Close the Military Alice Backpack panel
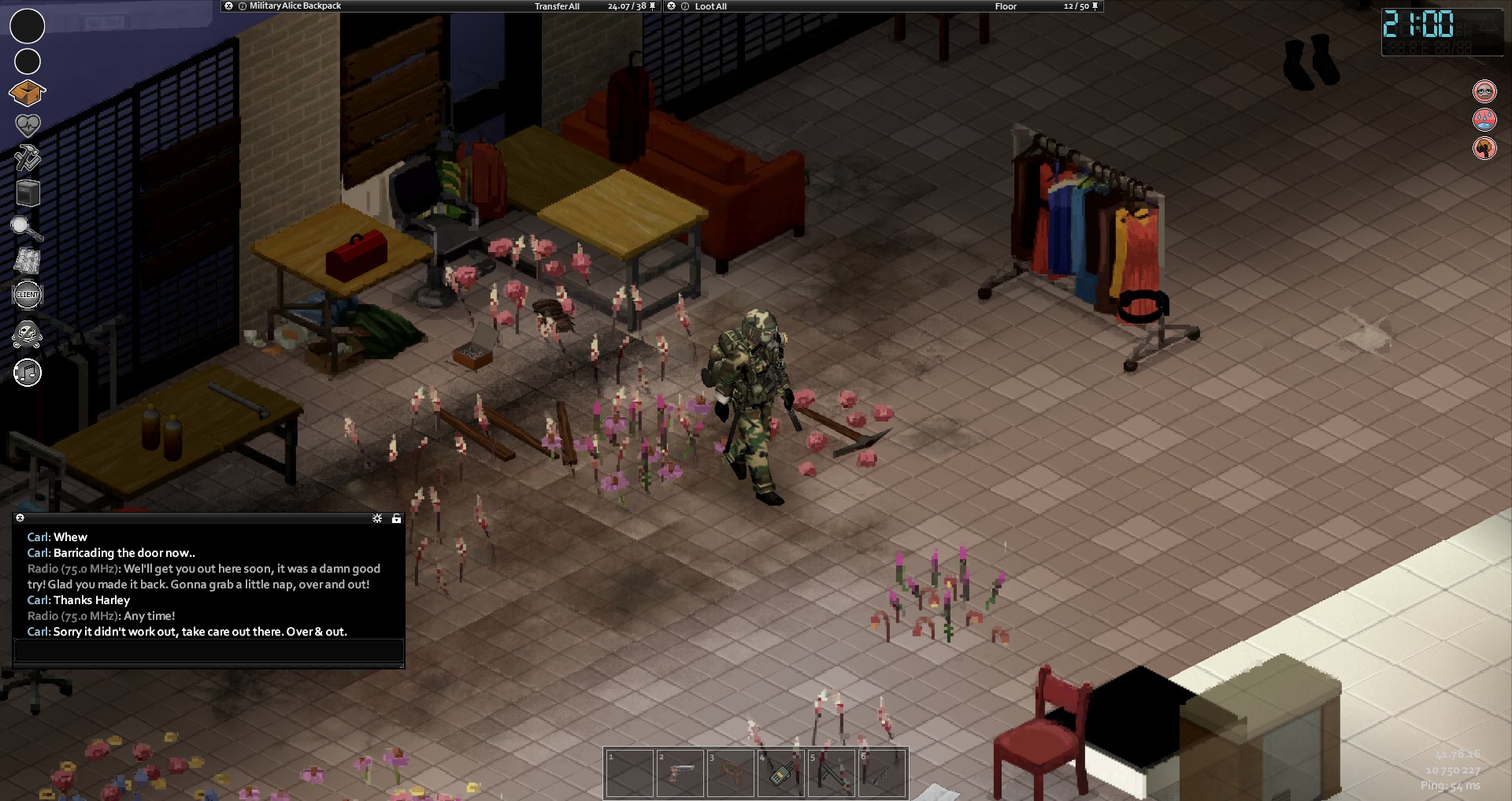Viewport: 1512px width, 801px height. tap(228, 6)
